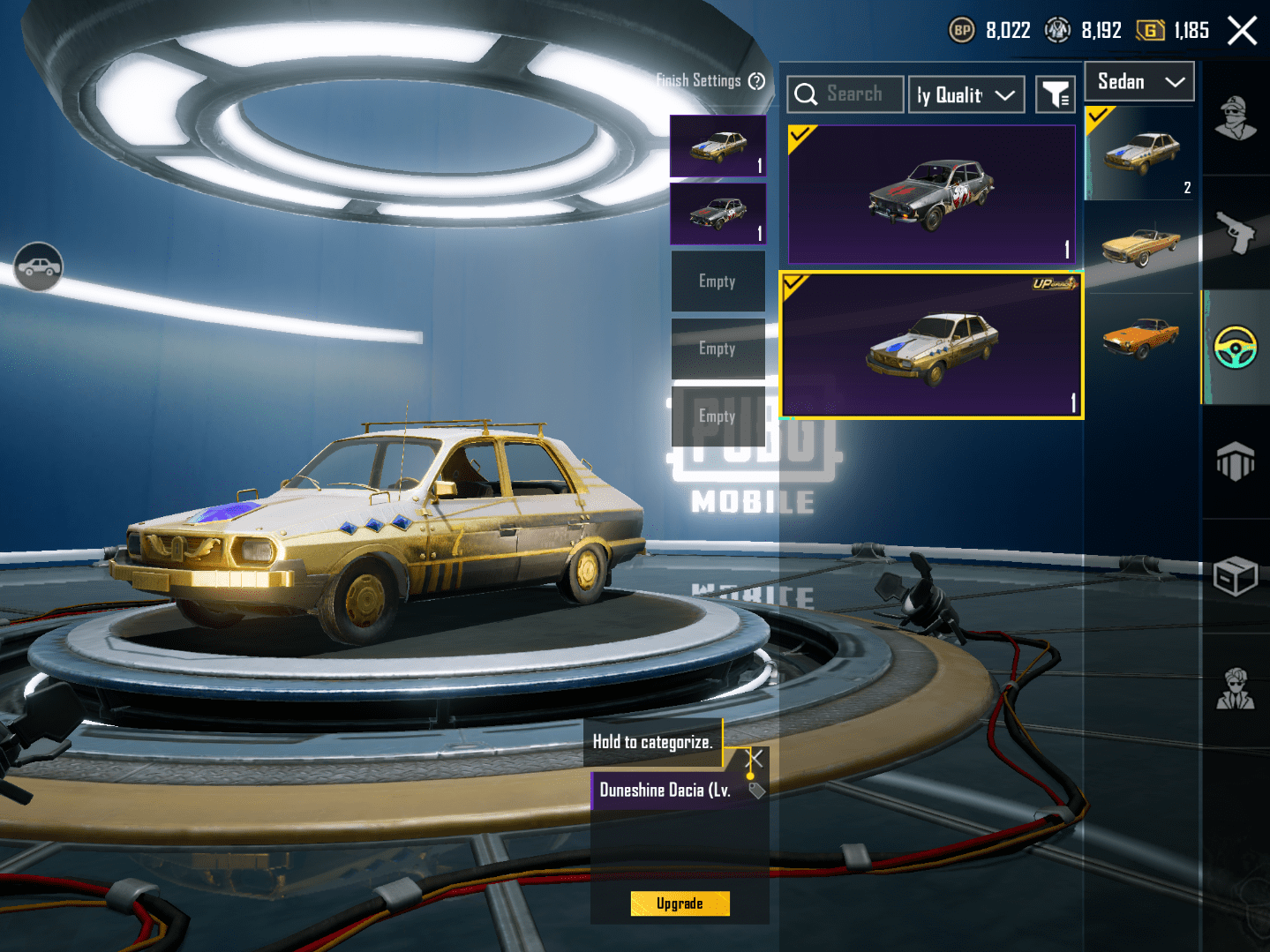Viewport: 1270px width, 952px height.
Task: Dismiss the Hold to categorize tooltip
Action: pyautogui.click(x=755, y=758)
